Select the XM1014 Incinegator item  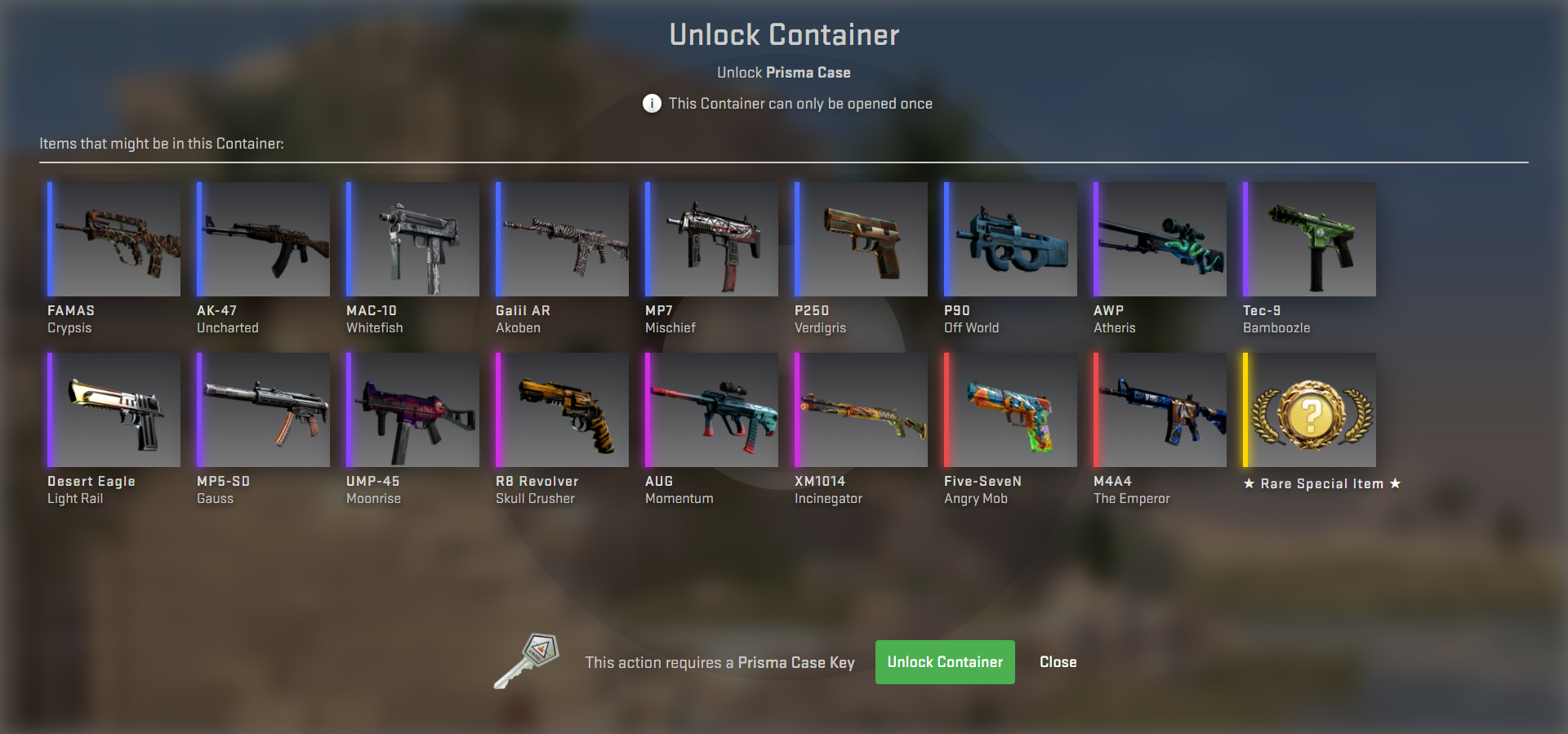(860, 409)
